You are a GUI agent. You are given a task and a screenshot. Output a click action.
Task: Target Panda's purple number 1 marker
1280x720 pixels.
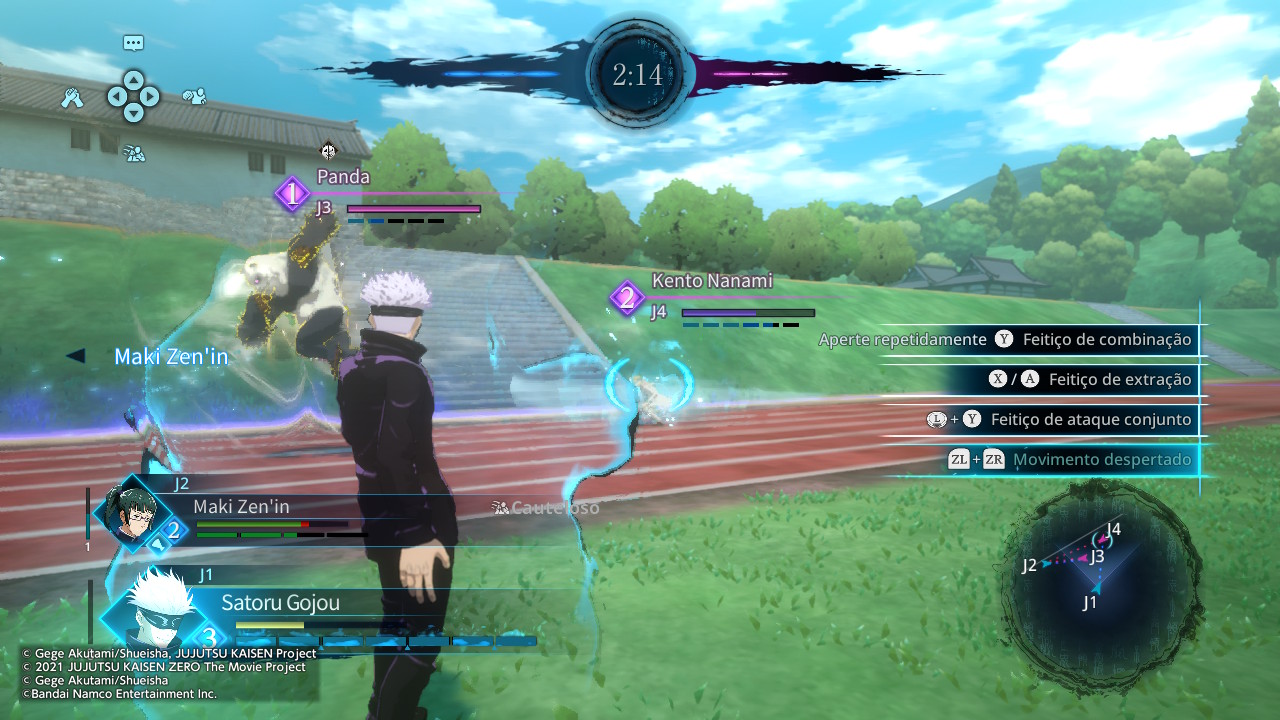292,194
